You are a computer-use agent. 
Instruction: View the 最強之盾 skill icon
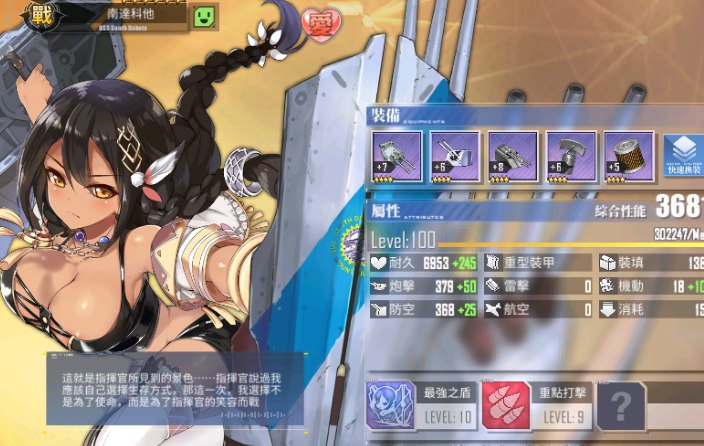click(x=391, y=405)
